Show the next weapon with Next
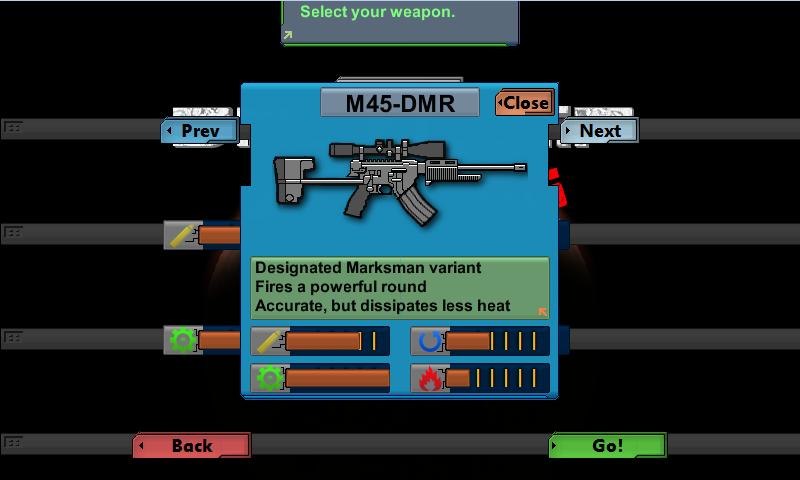Viewport: 800px width, 480px height. tap(598, 131)
